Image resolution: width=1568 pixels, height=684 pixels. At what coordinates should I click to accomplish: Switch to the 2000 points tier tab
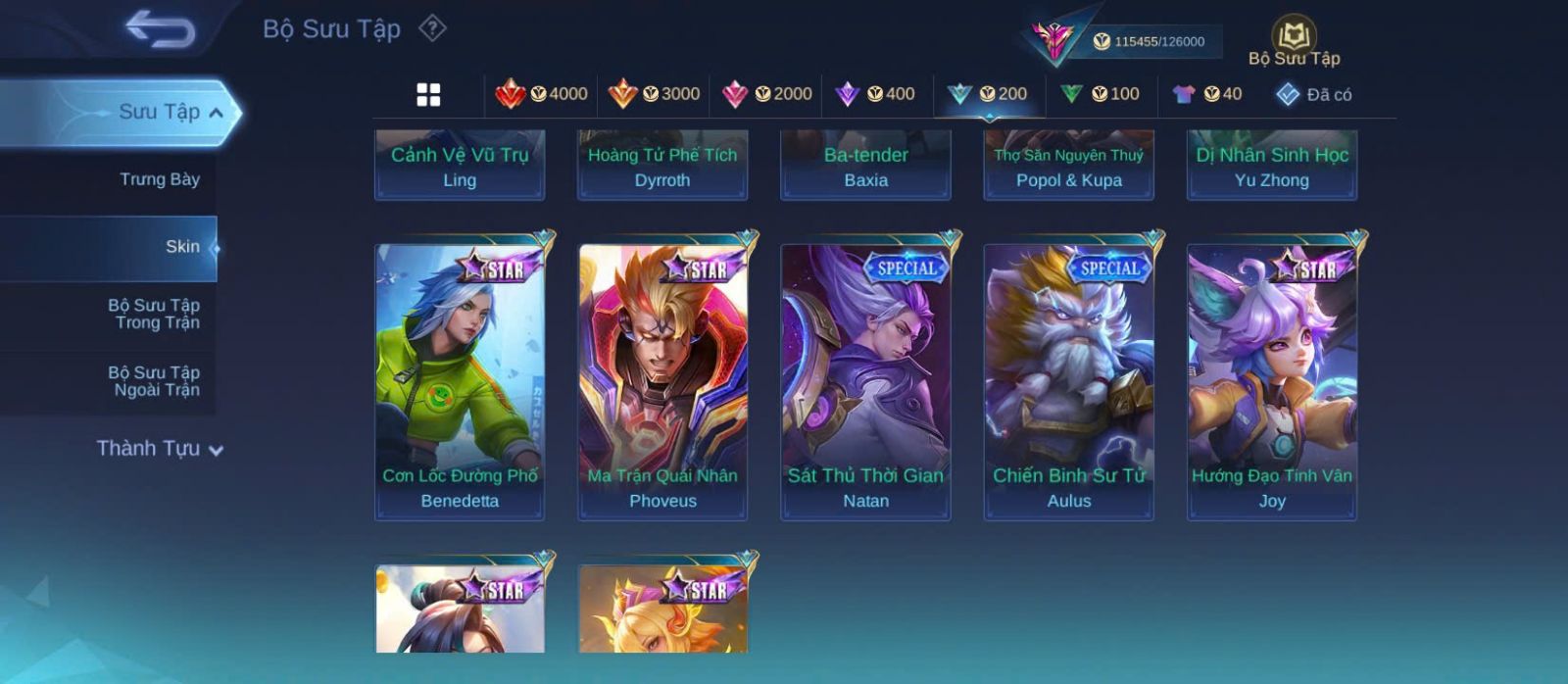pos(767,94)
